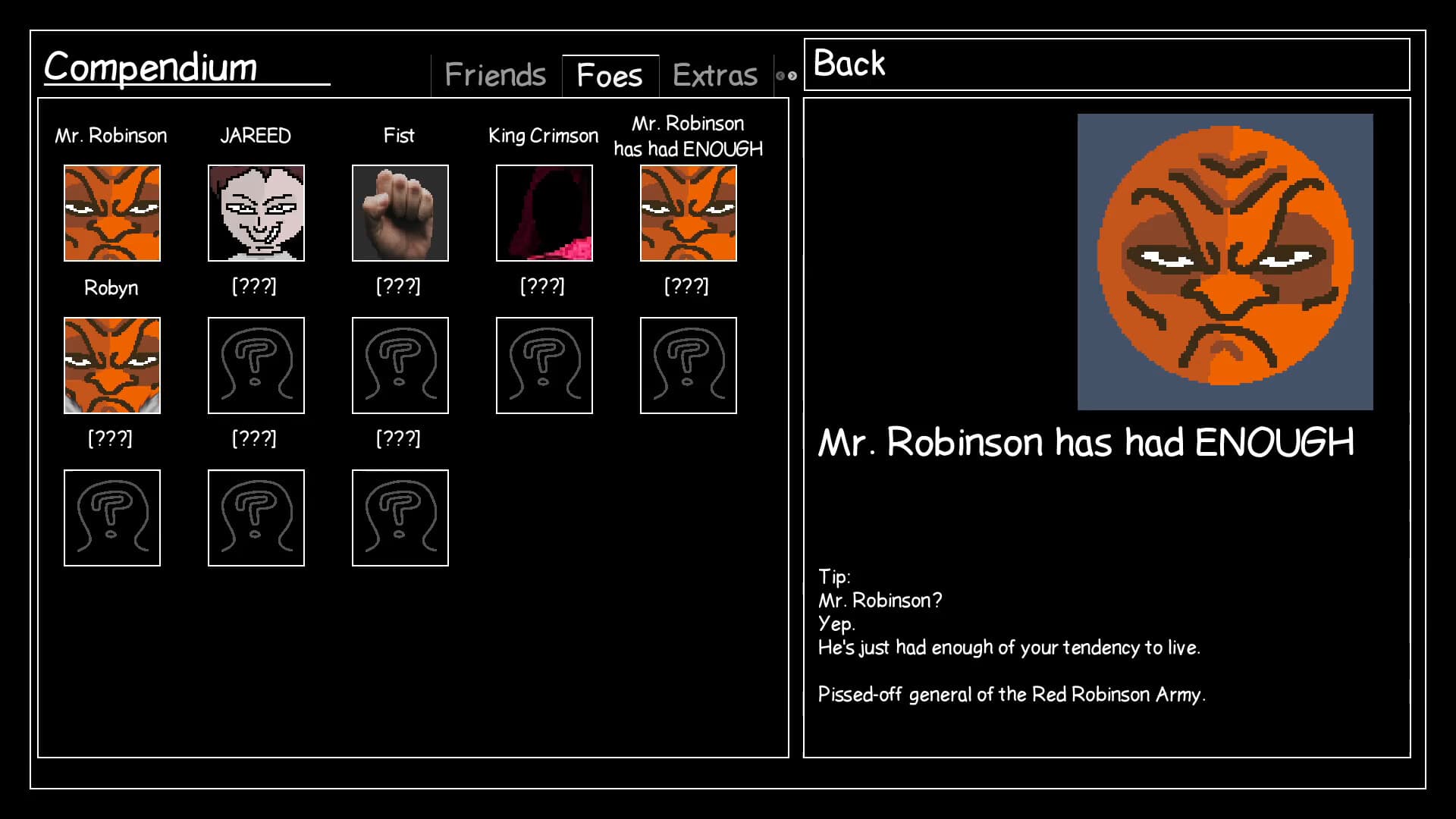Click the next page arrow

point(792,74)
